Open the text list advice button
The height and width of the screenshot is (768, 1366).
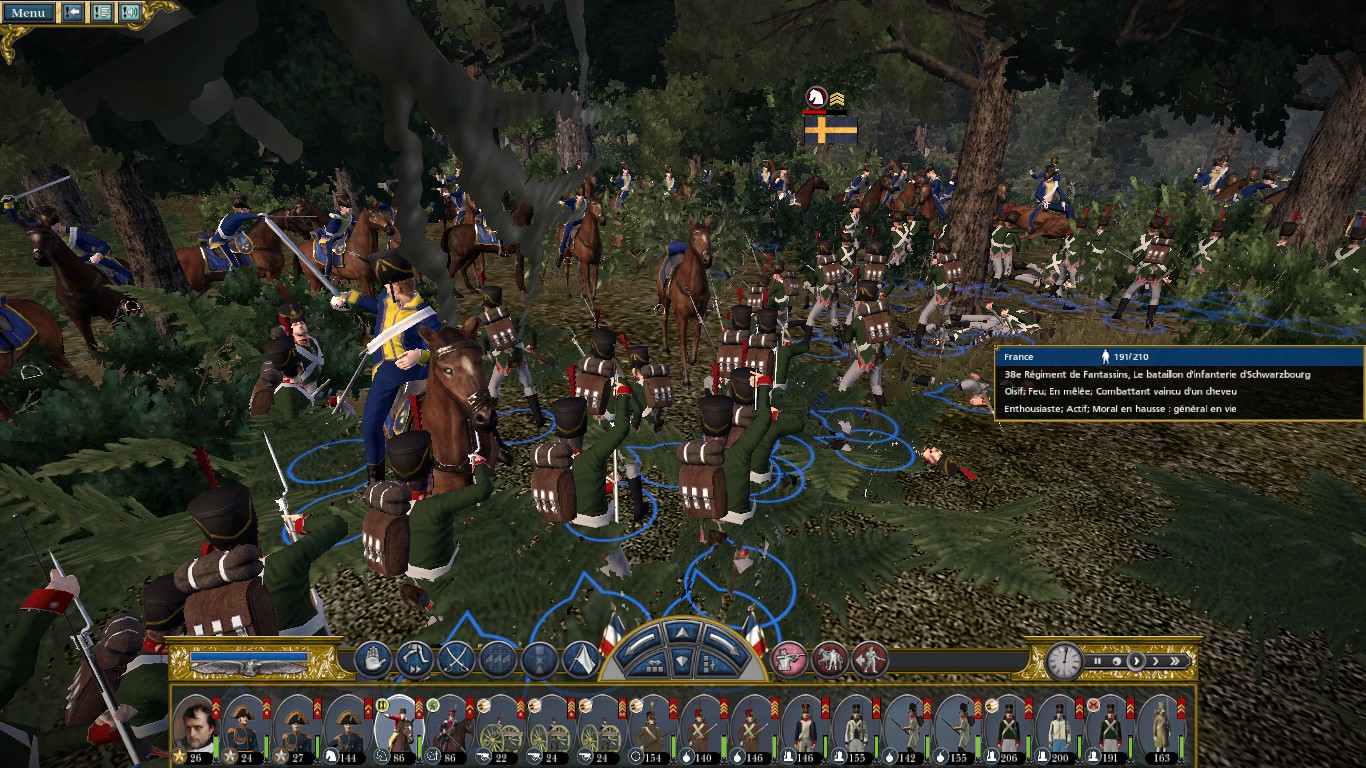(102, 13)
